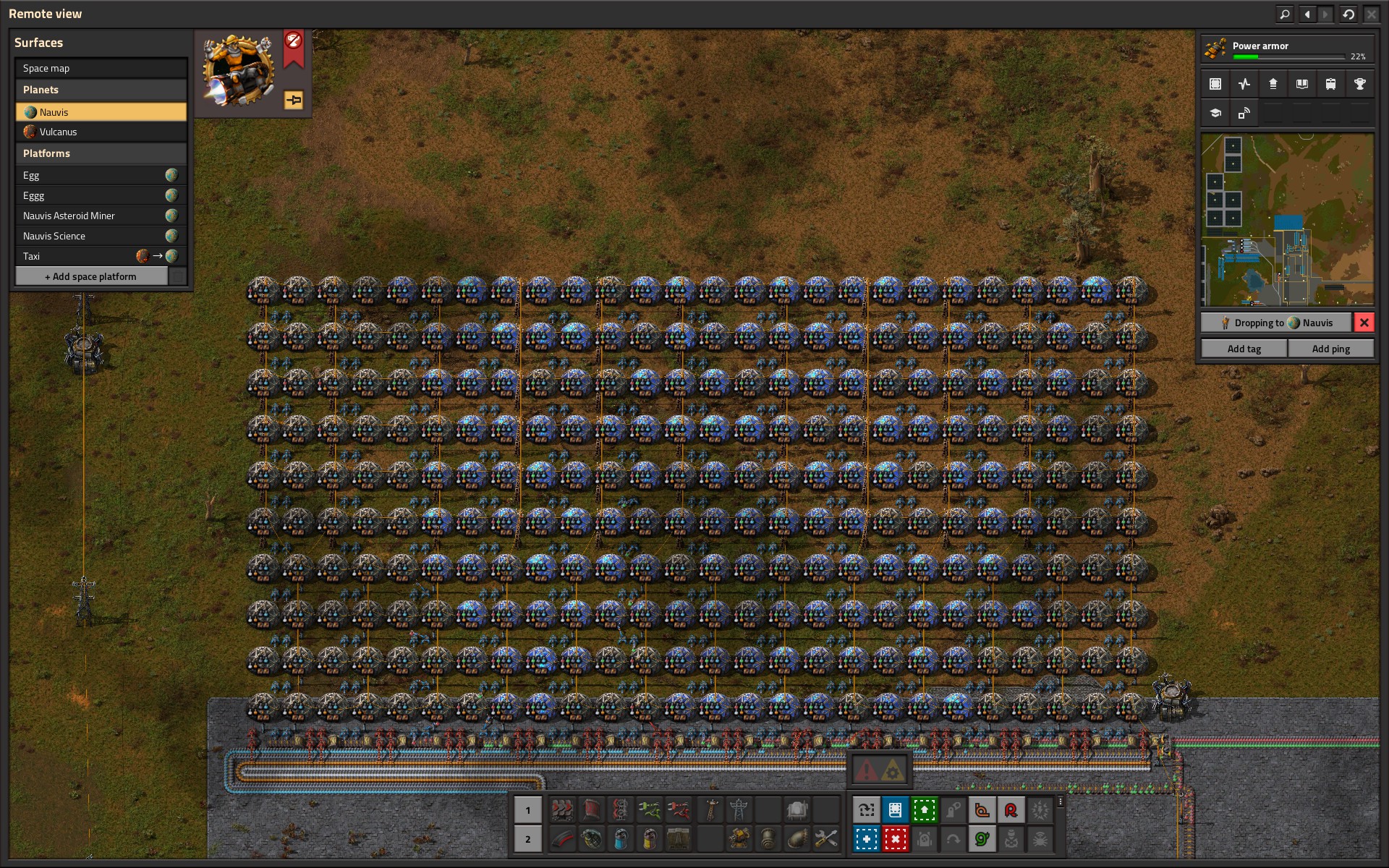The image size is (1389, 868).
Task: Switch to quickbar row 2
Action: pyautogui.click(x=527, y=839)
